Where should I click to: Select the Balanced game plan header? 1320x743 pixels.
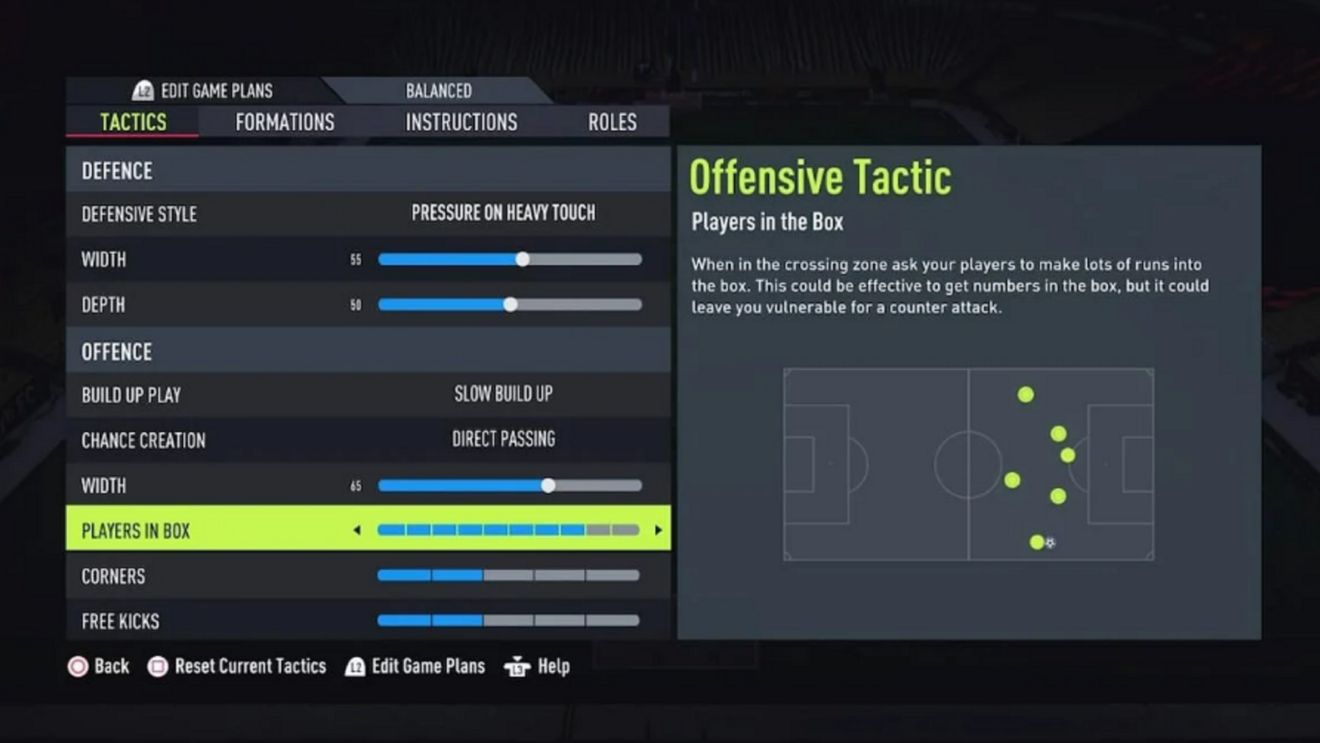click(439, 90)
